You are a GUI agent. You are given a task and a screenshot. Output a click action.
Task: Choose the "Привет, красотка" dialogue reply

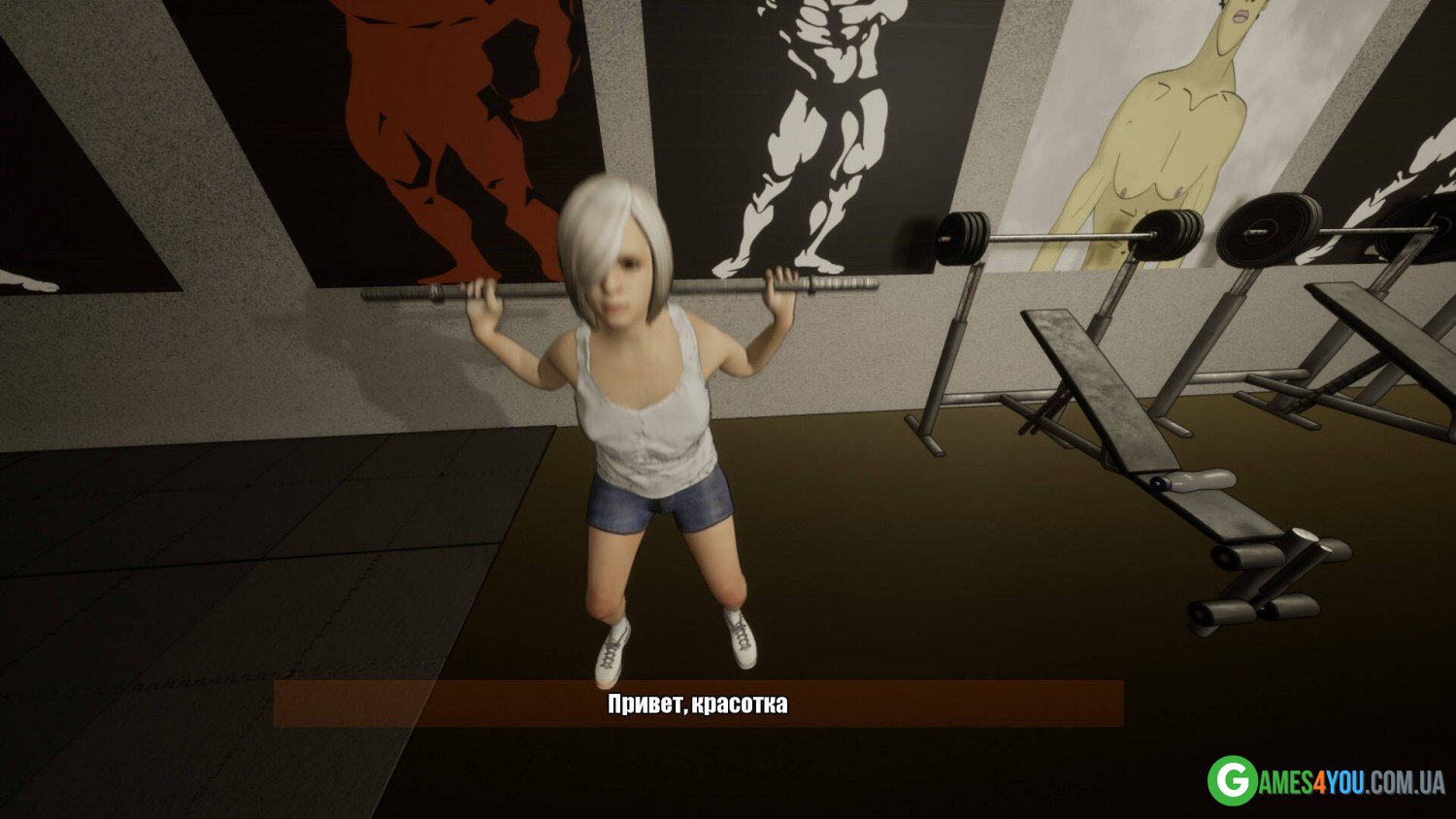(698, 704)
